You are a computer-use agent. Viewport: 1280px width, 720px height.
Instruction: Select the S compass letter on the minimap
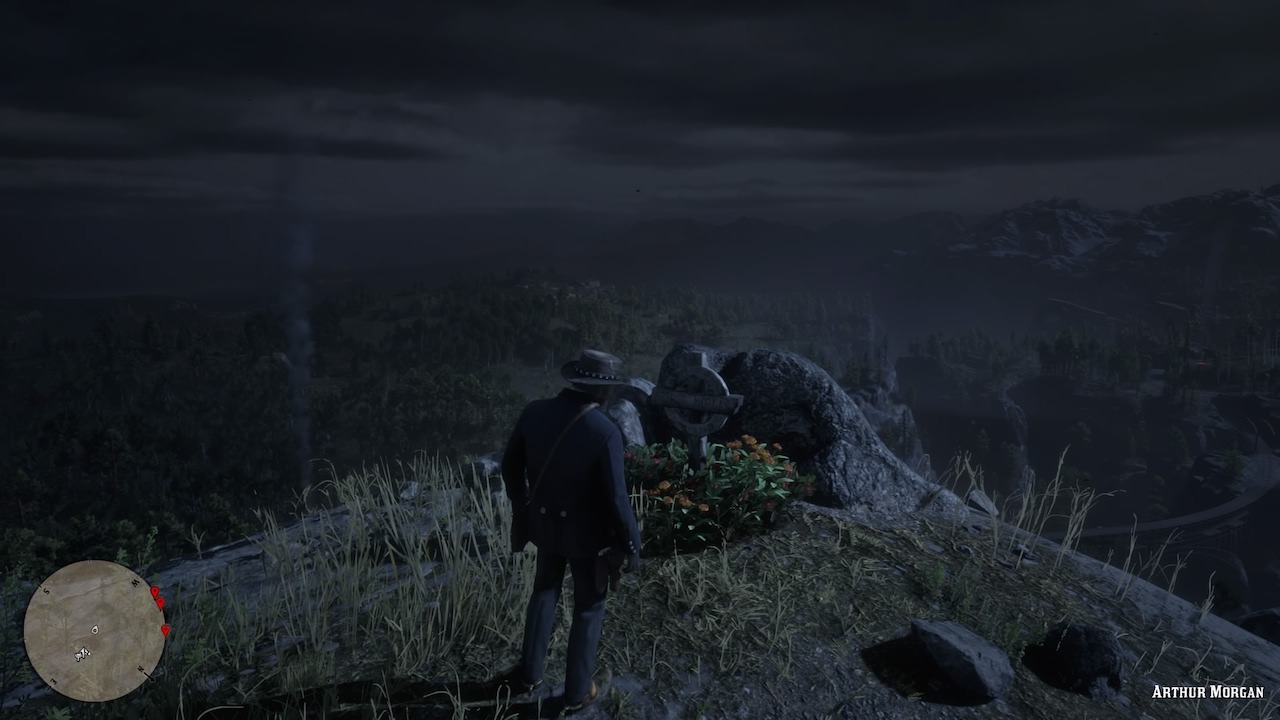[46, 591]
